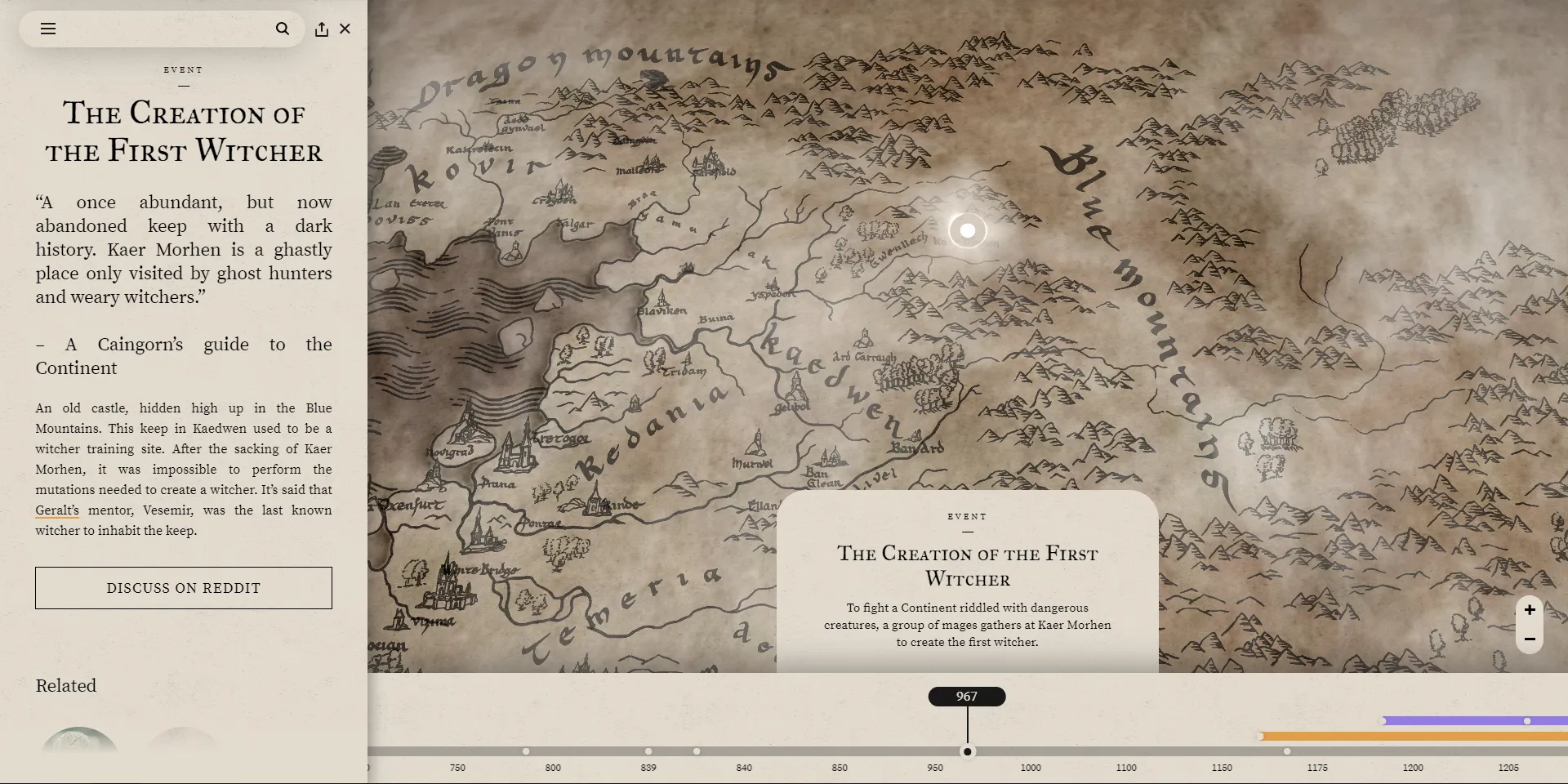Zoom in on the map with the plus control
This screenshot has height=784, width=1568.
(1530, 609)
